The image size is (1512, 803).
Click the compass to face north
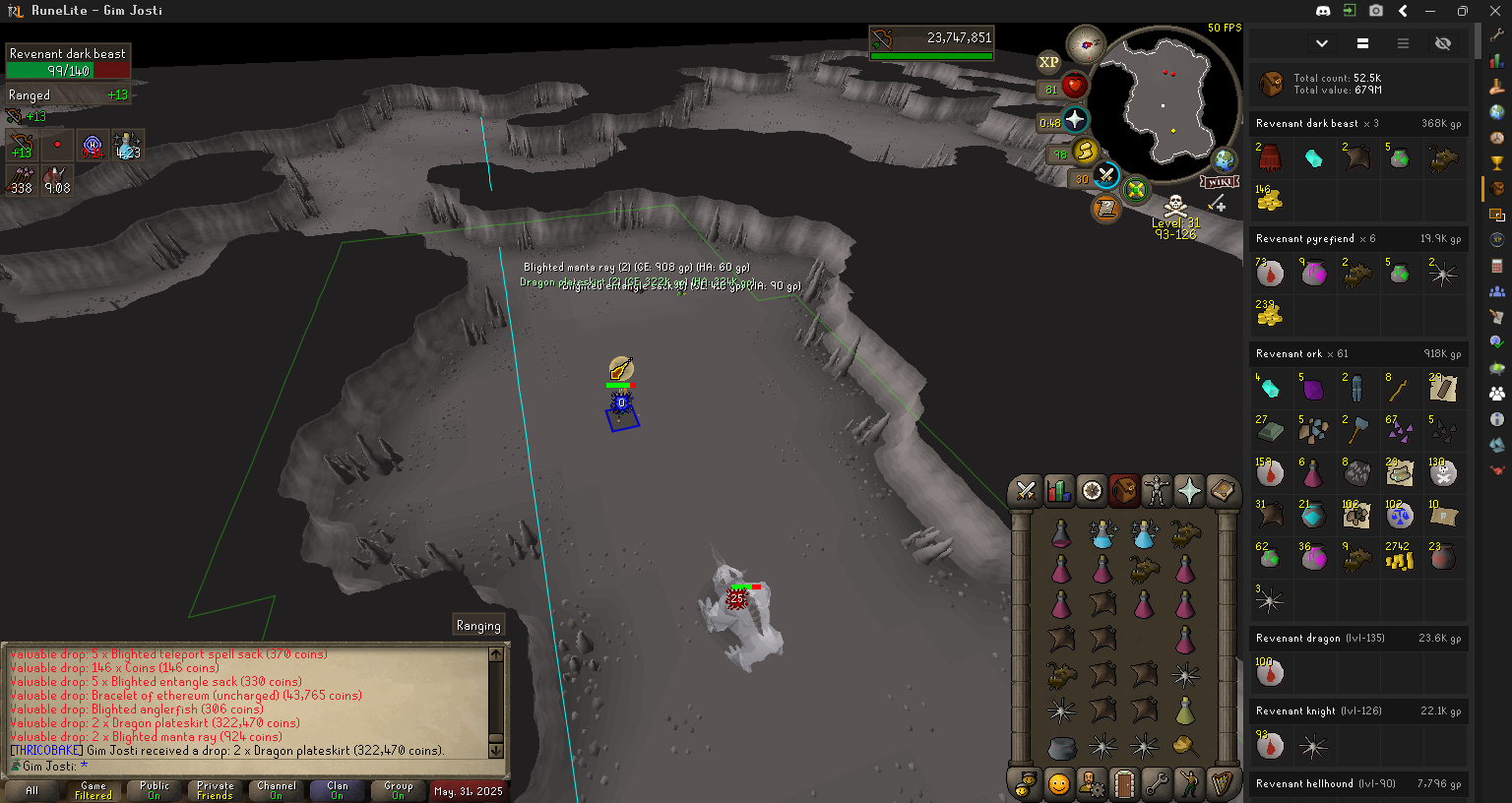(1087, 44)
